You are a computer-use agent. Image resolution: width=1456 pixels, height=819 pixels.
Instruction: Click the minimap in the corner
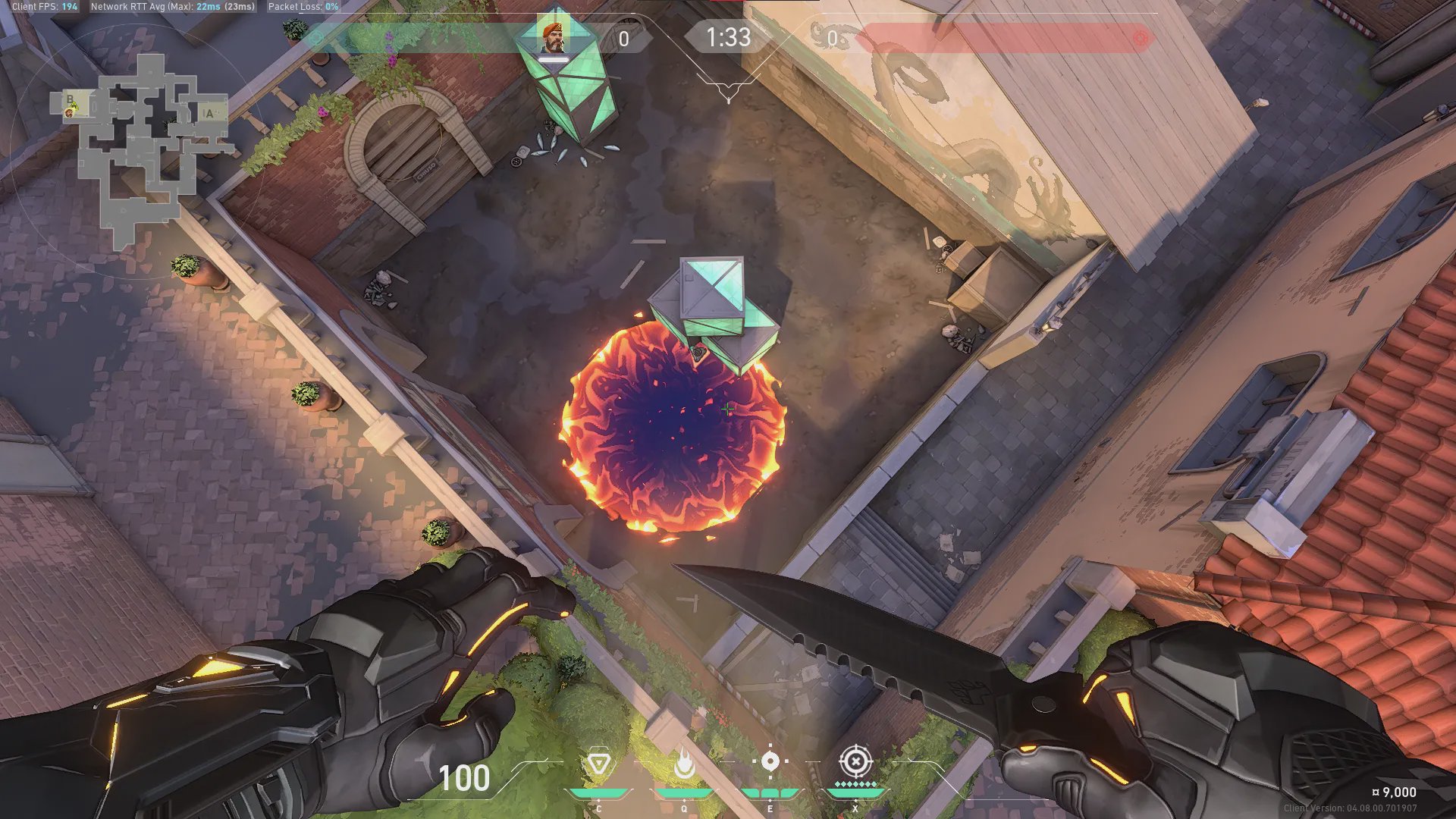coord(140,148)
